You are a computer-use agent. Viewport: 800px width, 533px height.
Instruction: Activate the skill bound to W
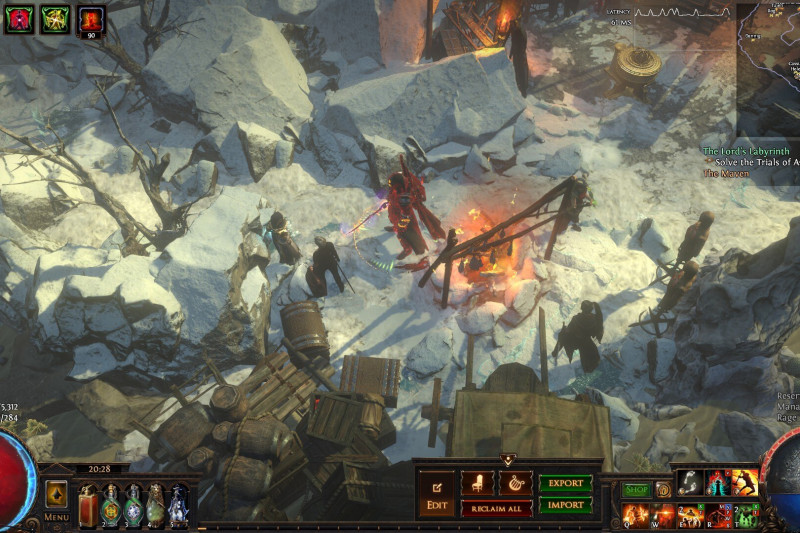(x=661, y=515)
